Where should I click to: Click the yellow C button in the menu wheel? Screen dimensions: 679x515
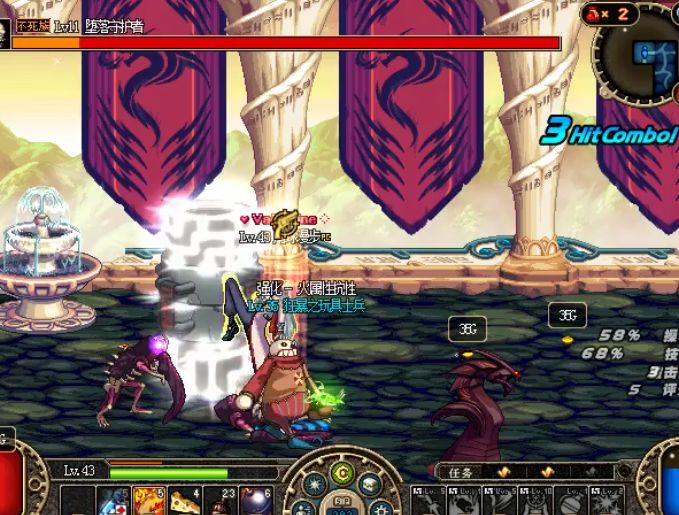[x=342, y=473]
